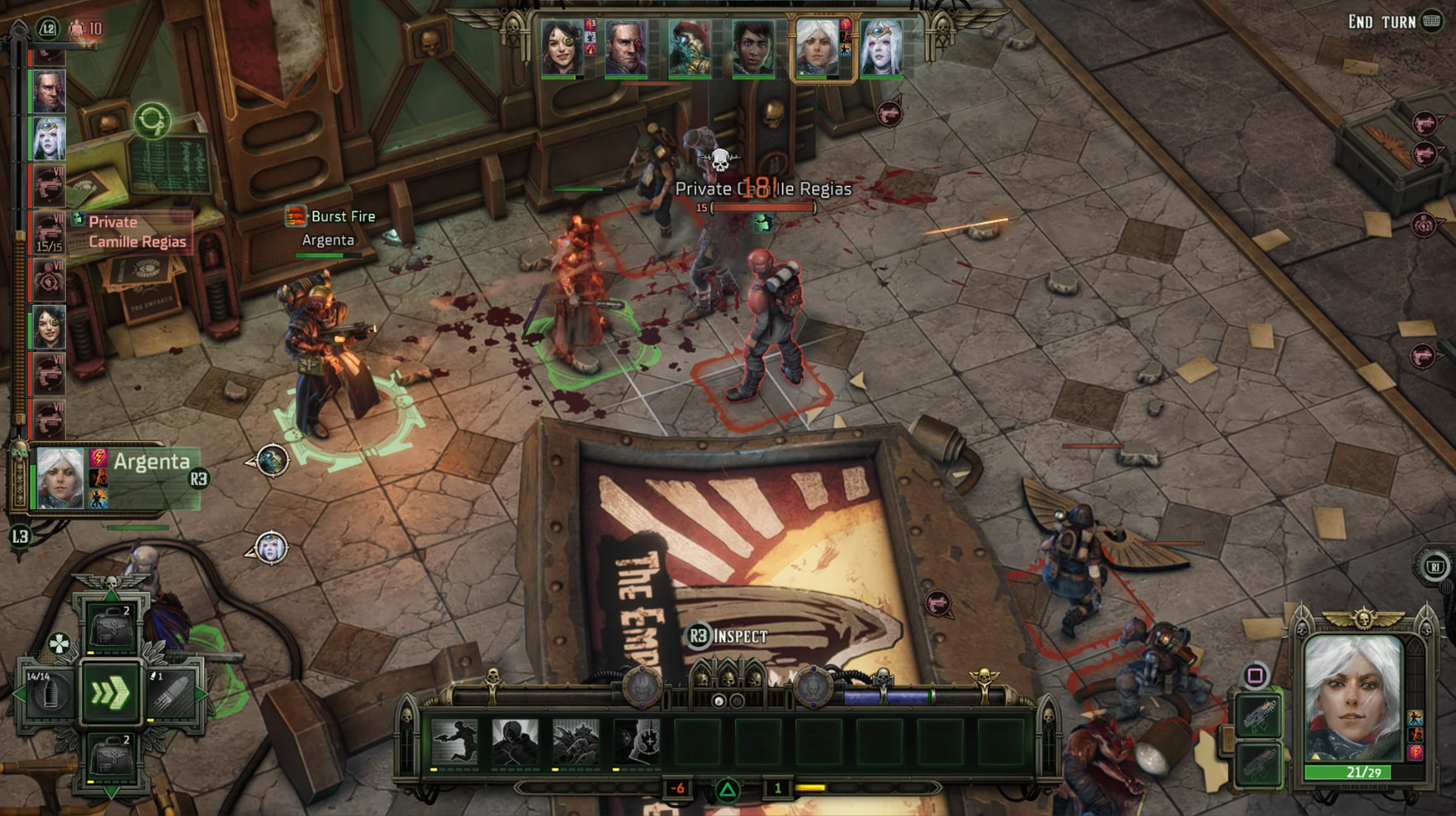
Task: Activate the targeting reticle ability
Action: (637, 741)
